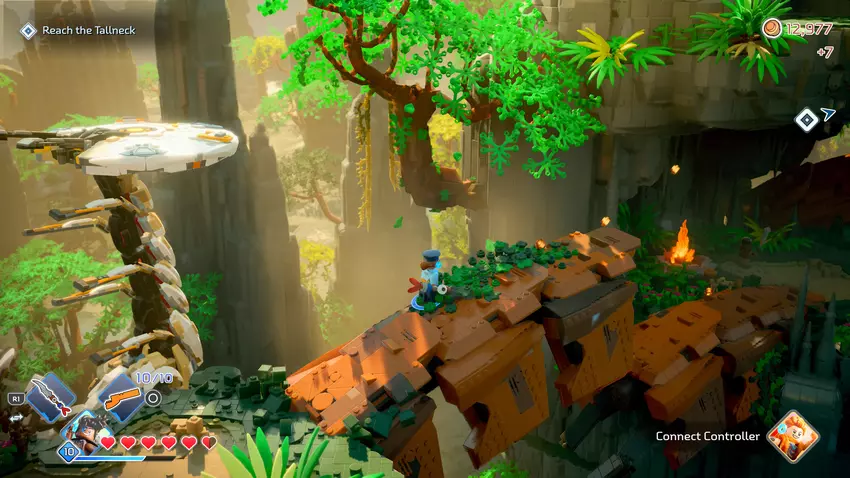Click the Aloy portrait beside Connect Controller
This screenshot has width=850, height=478.
click(794, 437)
